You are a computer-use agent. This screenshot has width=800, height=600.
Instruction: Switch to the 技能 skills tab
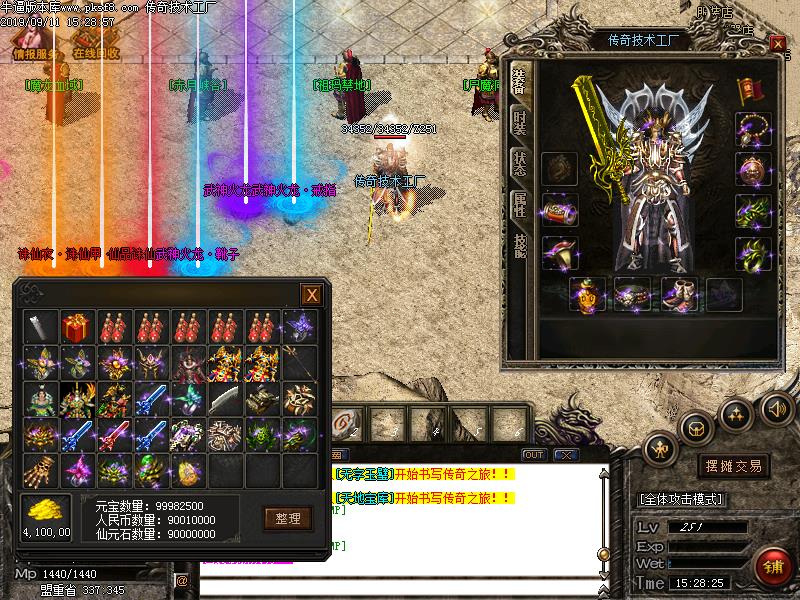pyautogui.click(x=520, y=246)
